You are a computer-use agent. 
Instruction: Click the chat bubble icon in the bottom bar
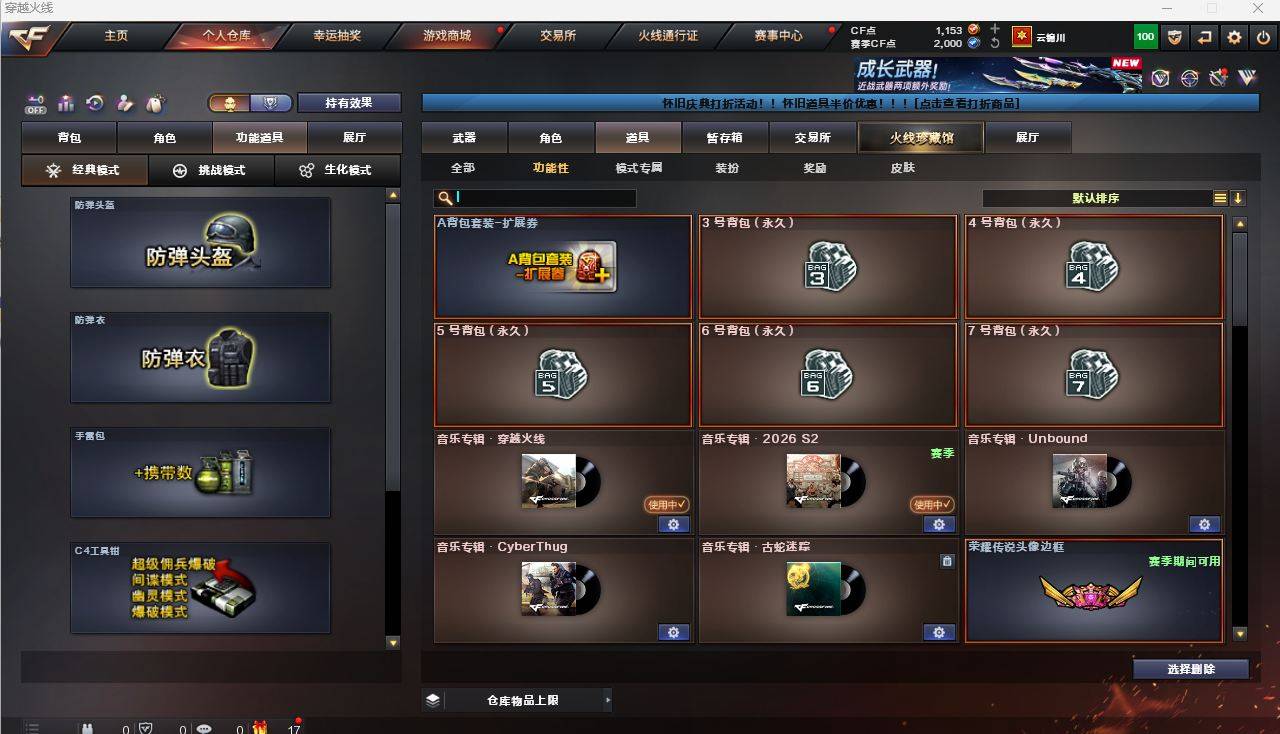(x=204, y=728)
